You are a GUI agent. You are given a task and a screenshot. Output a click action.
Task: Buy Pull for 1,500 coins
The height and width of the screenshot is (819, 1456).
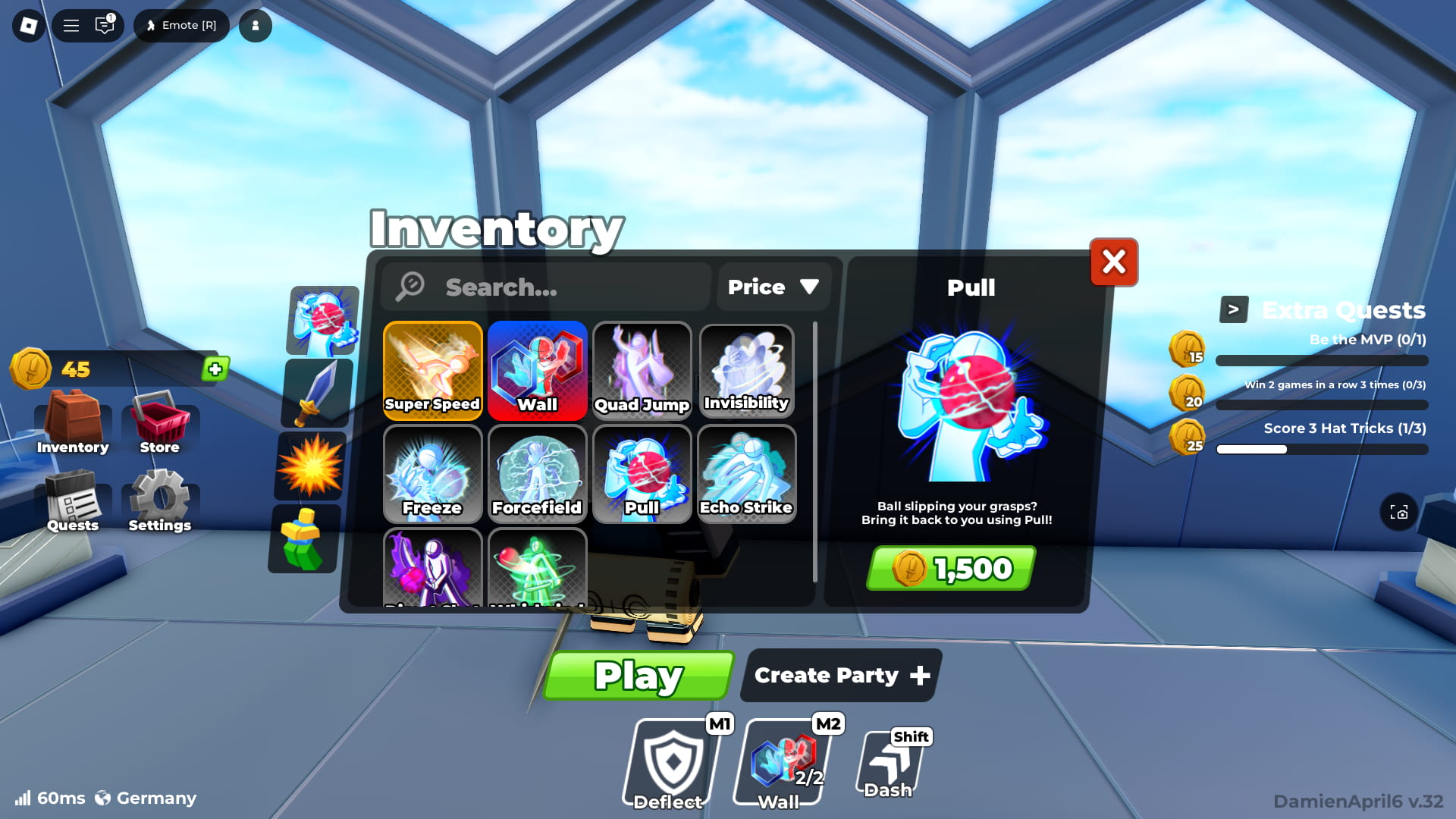(949, 568)
